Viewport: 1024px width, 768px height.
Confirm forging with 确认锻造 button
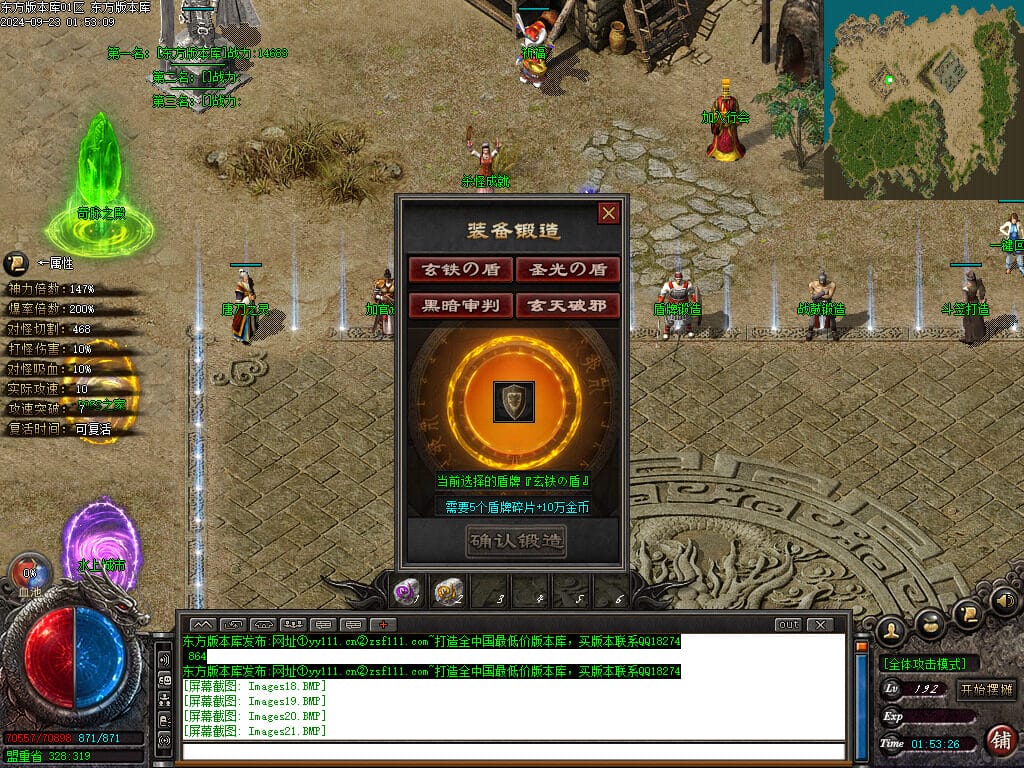pos(515,541)
